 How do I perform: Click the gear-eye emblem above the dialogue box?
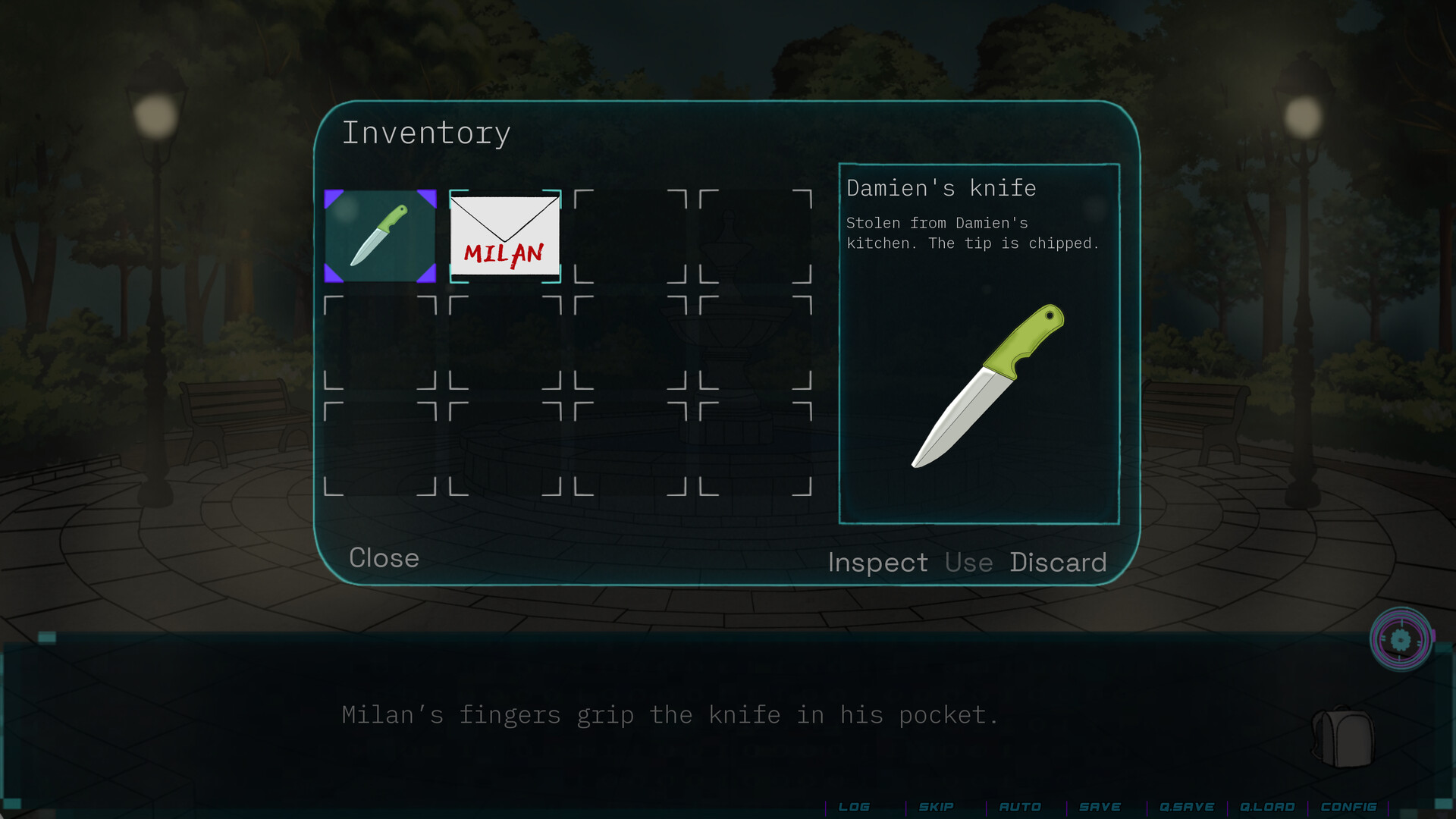tap(1402, 639)
